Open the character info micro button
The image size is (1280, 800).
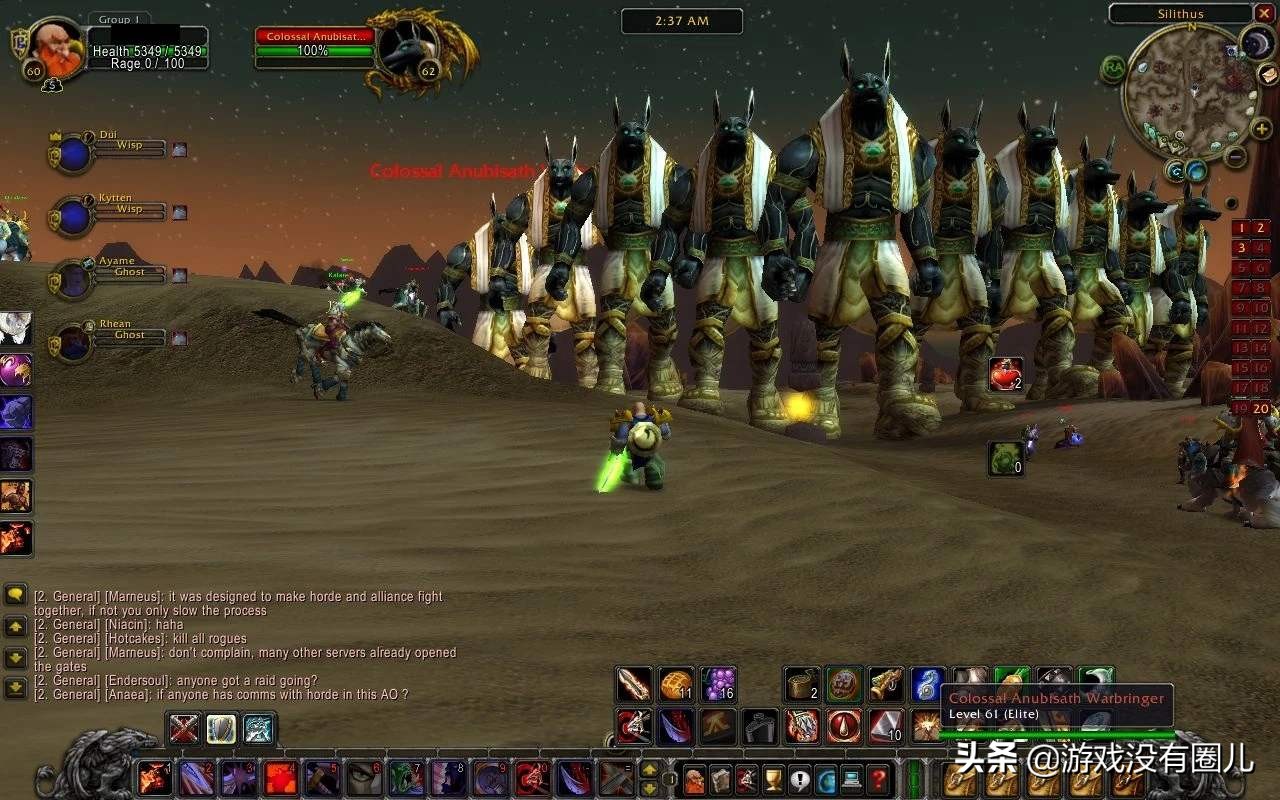click(x=695, y=779)
